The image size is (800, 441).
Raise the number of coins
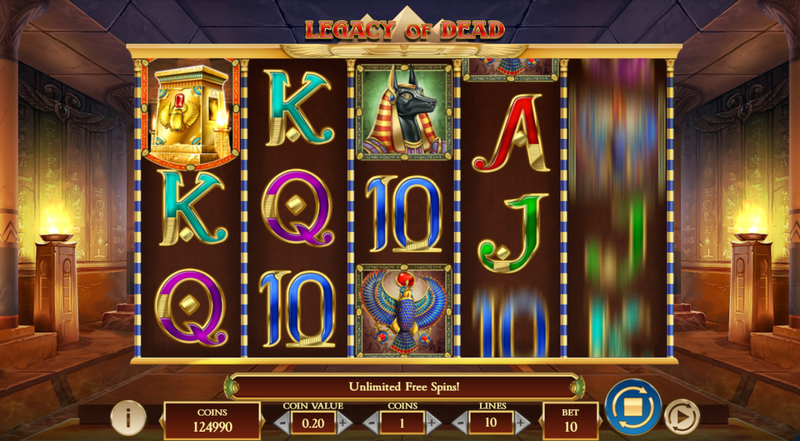[x=433, y=423]
